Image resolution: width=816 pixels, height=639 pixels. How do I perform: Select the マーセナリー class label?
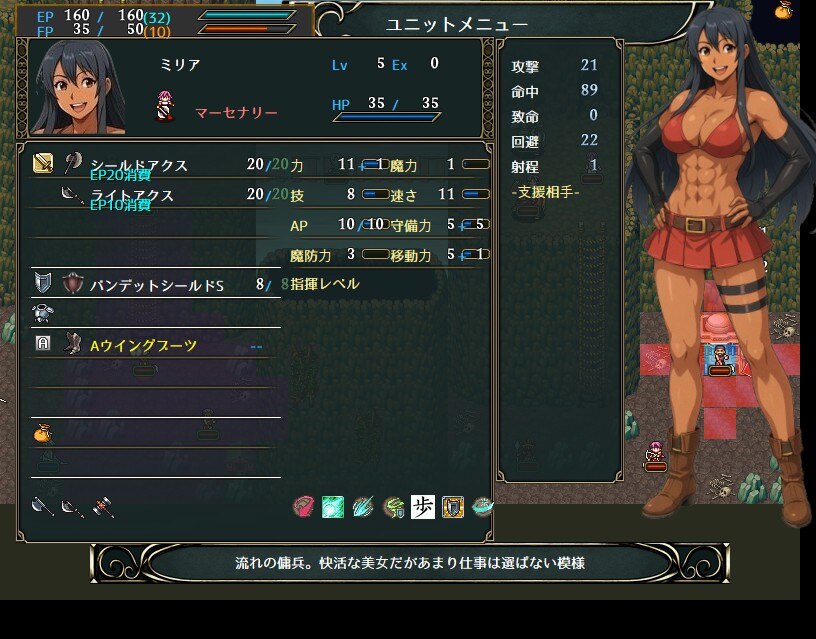pyautogui.click(x=235, y=113)
